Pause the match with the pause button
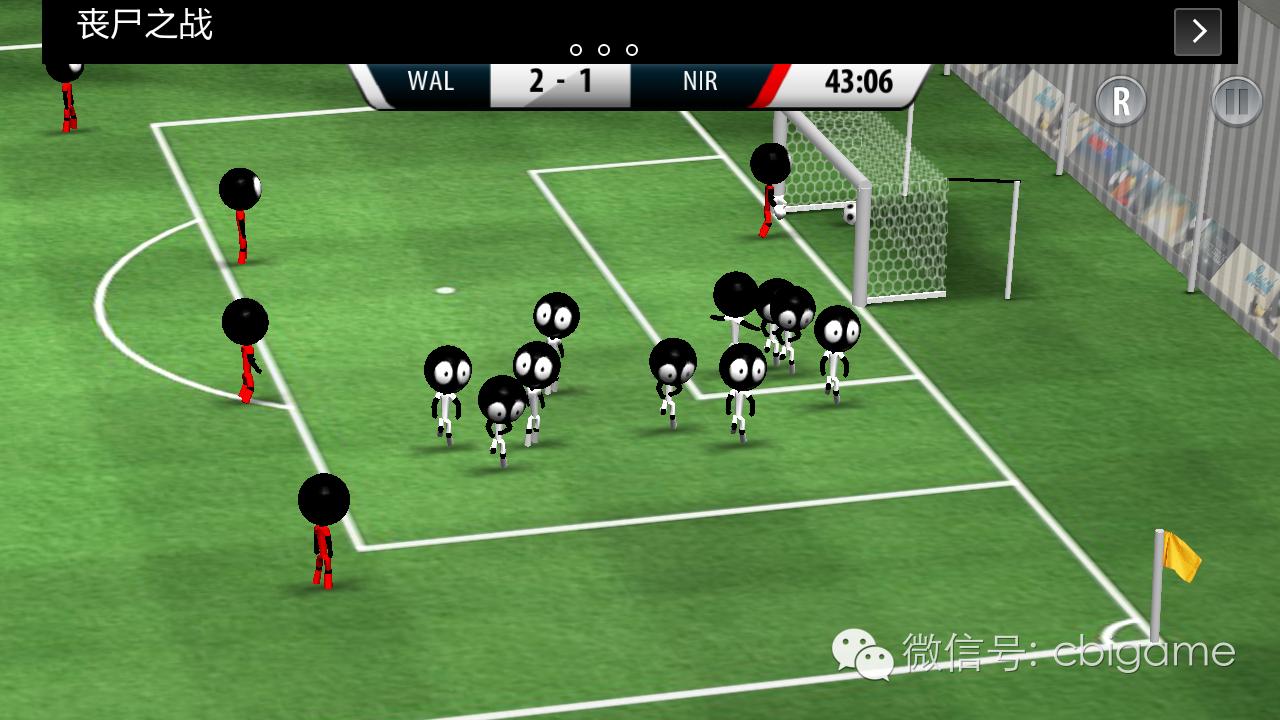The height and width of the screenshot is (720, 1280). [1237, 102]
